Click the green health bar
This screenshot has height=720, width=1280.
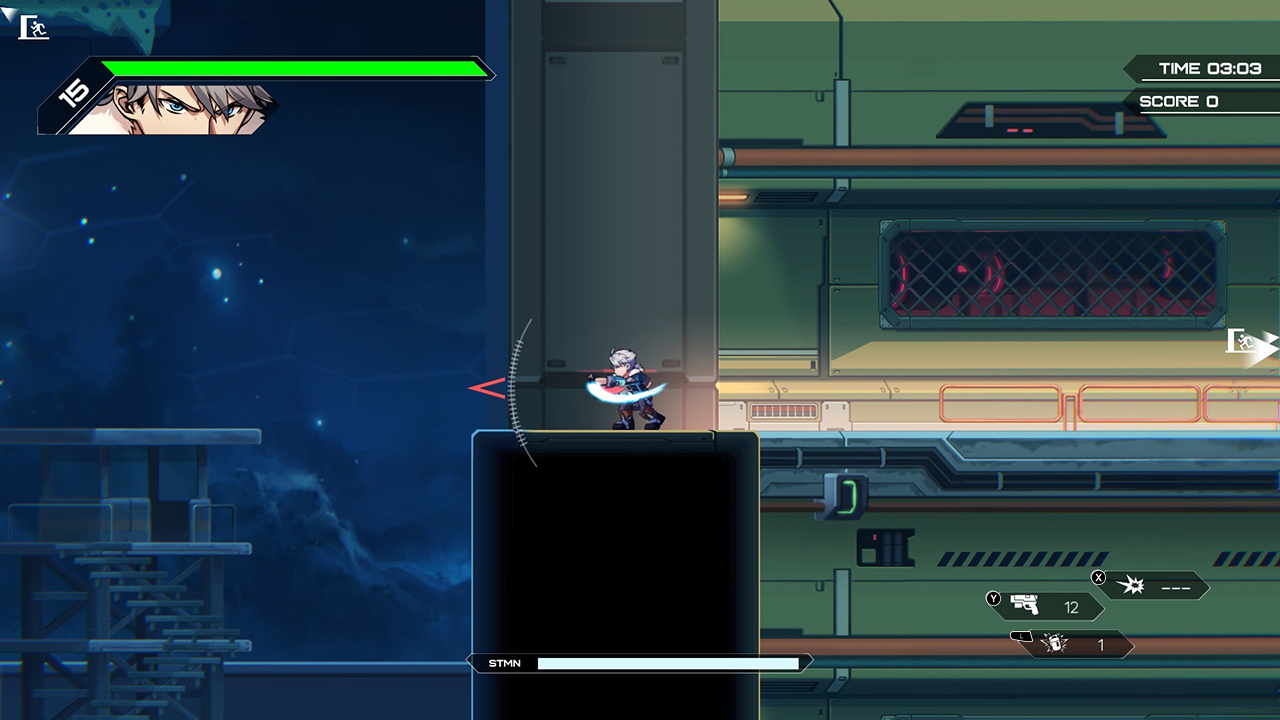click(290, 69)
